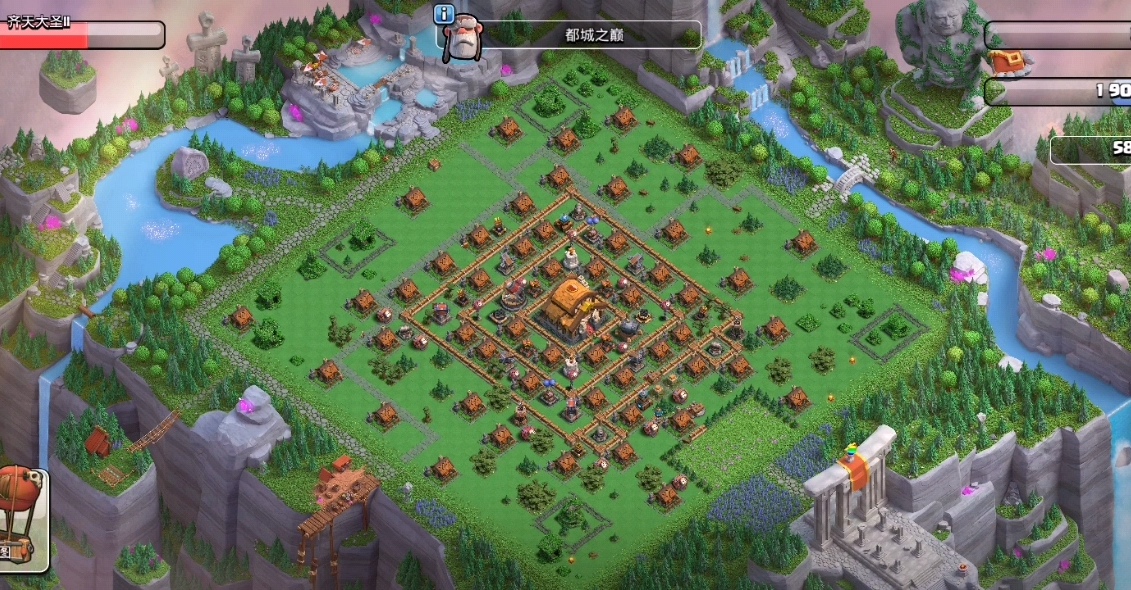
Task: Open the blue info button
Action: point(444,14)
